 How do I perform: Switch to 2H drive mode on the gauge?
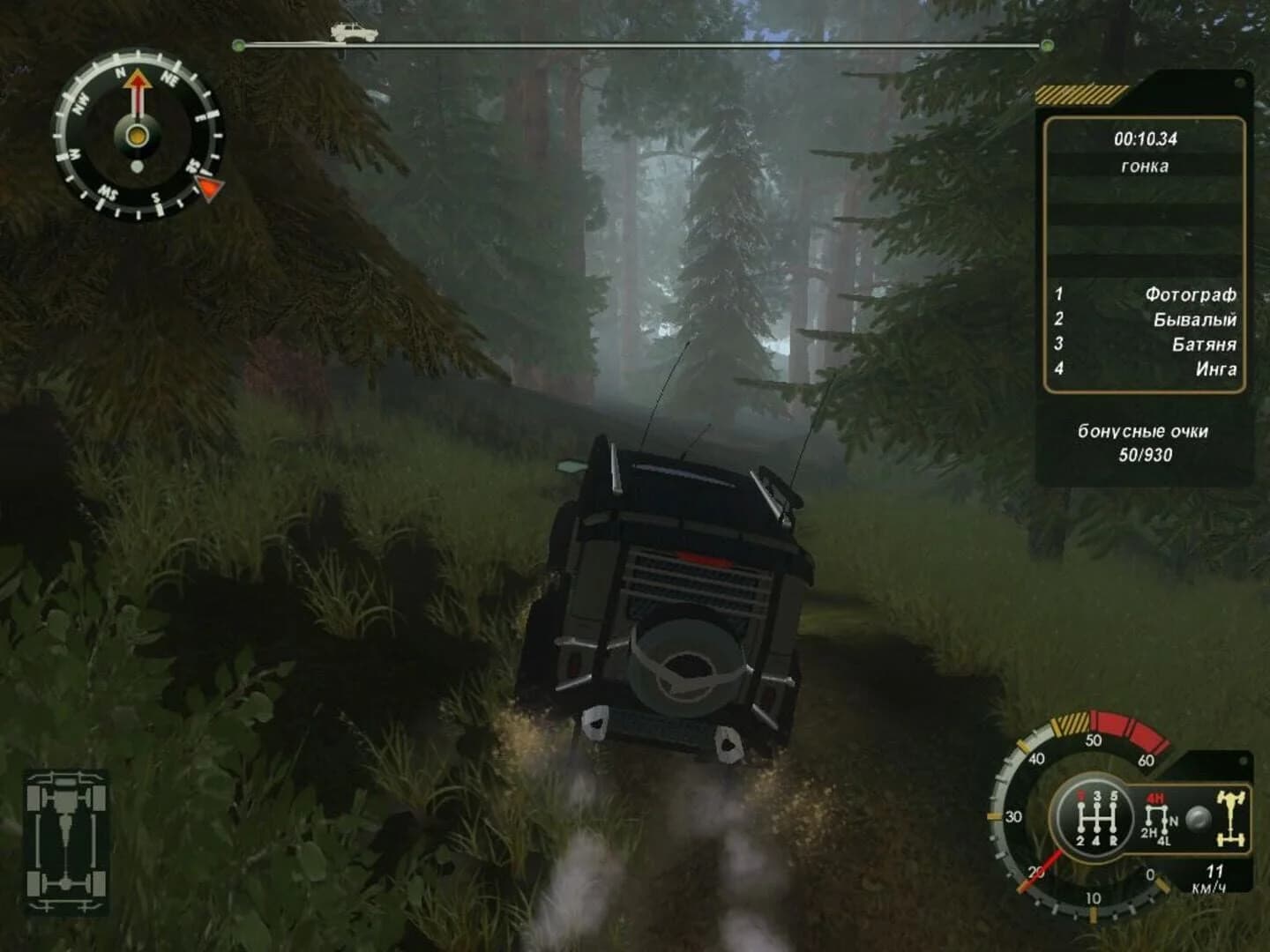[1148, 832]
